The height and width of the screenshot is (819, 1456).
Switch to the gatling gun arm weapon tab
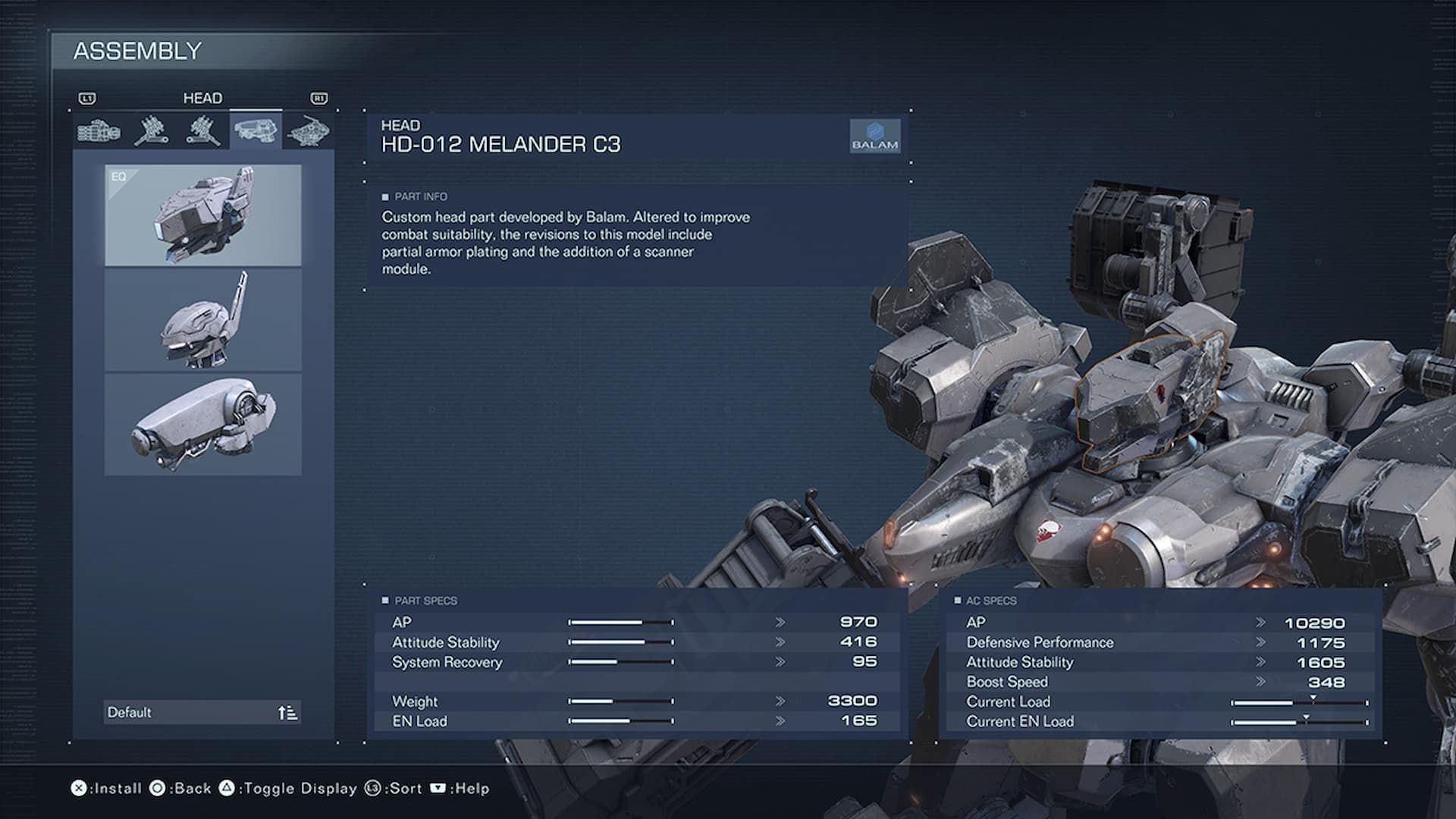point(99,131)
